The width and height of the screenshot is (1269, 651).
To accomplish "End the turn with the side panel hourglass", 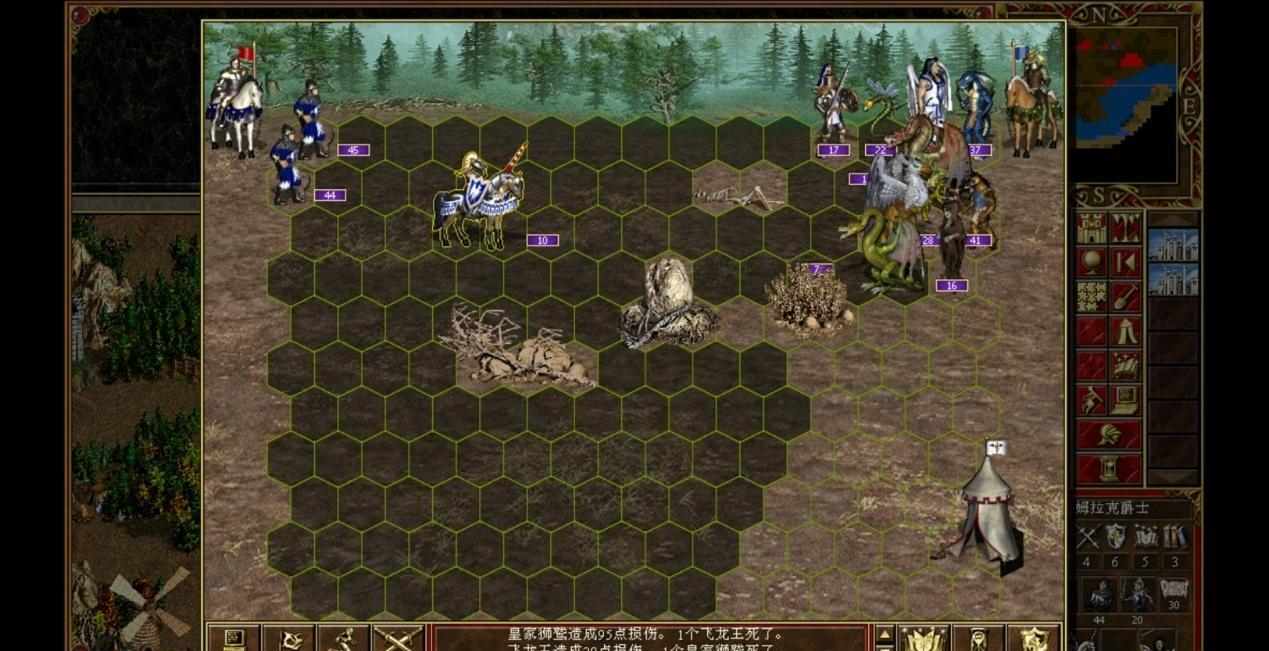I will pyautogui.click(x=1109, y=468).
